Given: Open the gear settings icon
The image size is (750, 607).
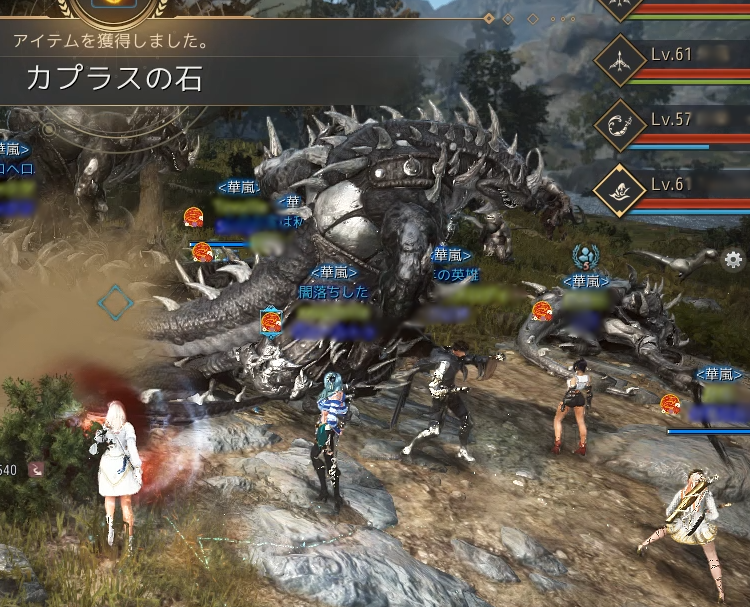Looking at the screenshot, I should pyautogui.click(x=733, y=261).
